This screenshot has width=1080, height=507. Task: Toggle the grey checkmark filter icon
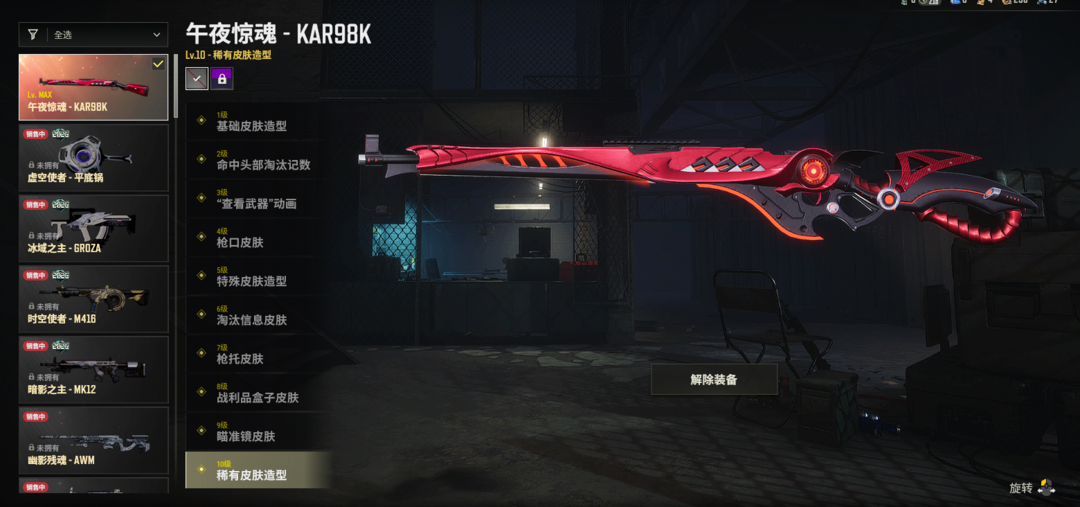click(197, 78)
